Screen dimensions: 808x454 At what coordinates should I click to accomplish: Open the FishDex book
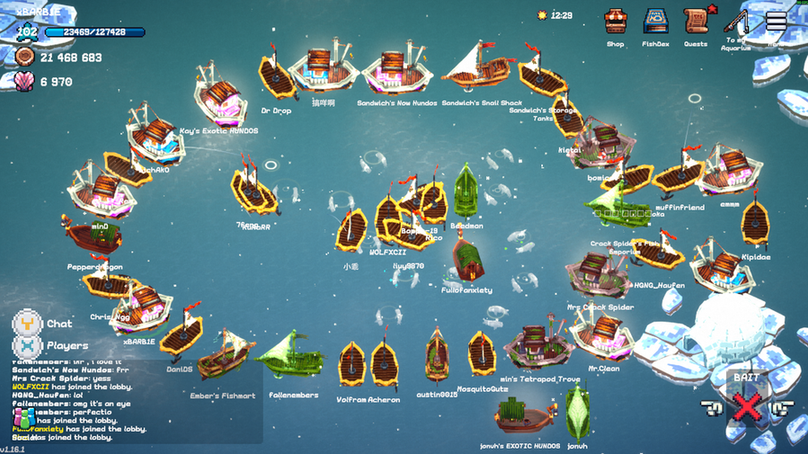656,21
